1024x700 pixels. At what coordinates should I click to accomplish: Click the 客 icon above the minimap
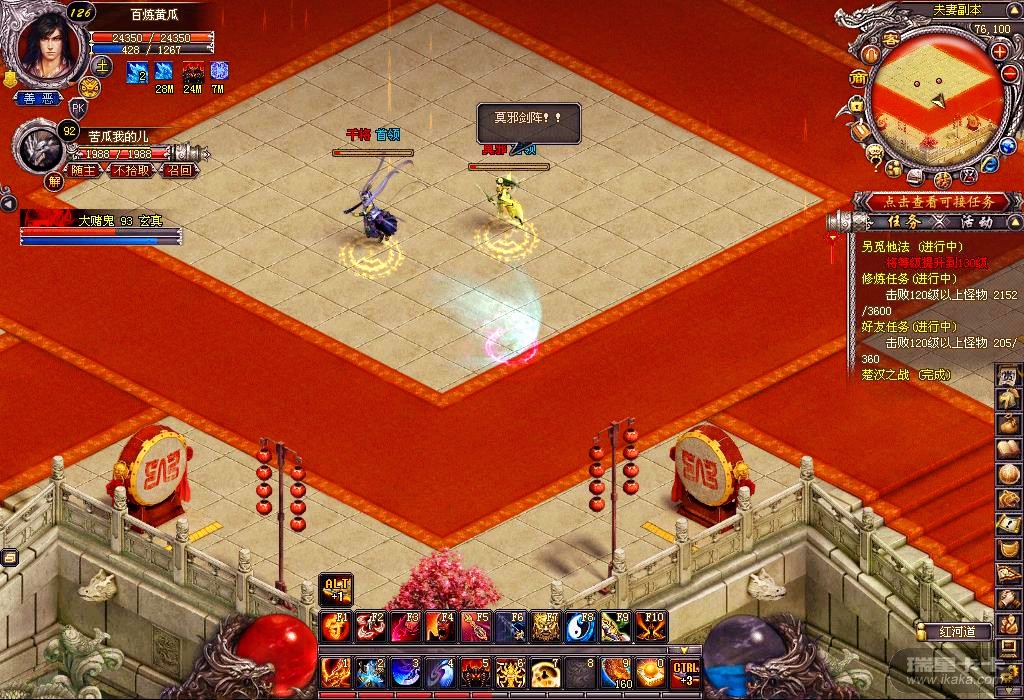[x=889, y=38]
